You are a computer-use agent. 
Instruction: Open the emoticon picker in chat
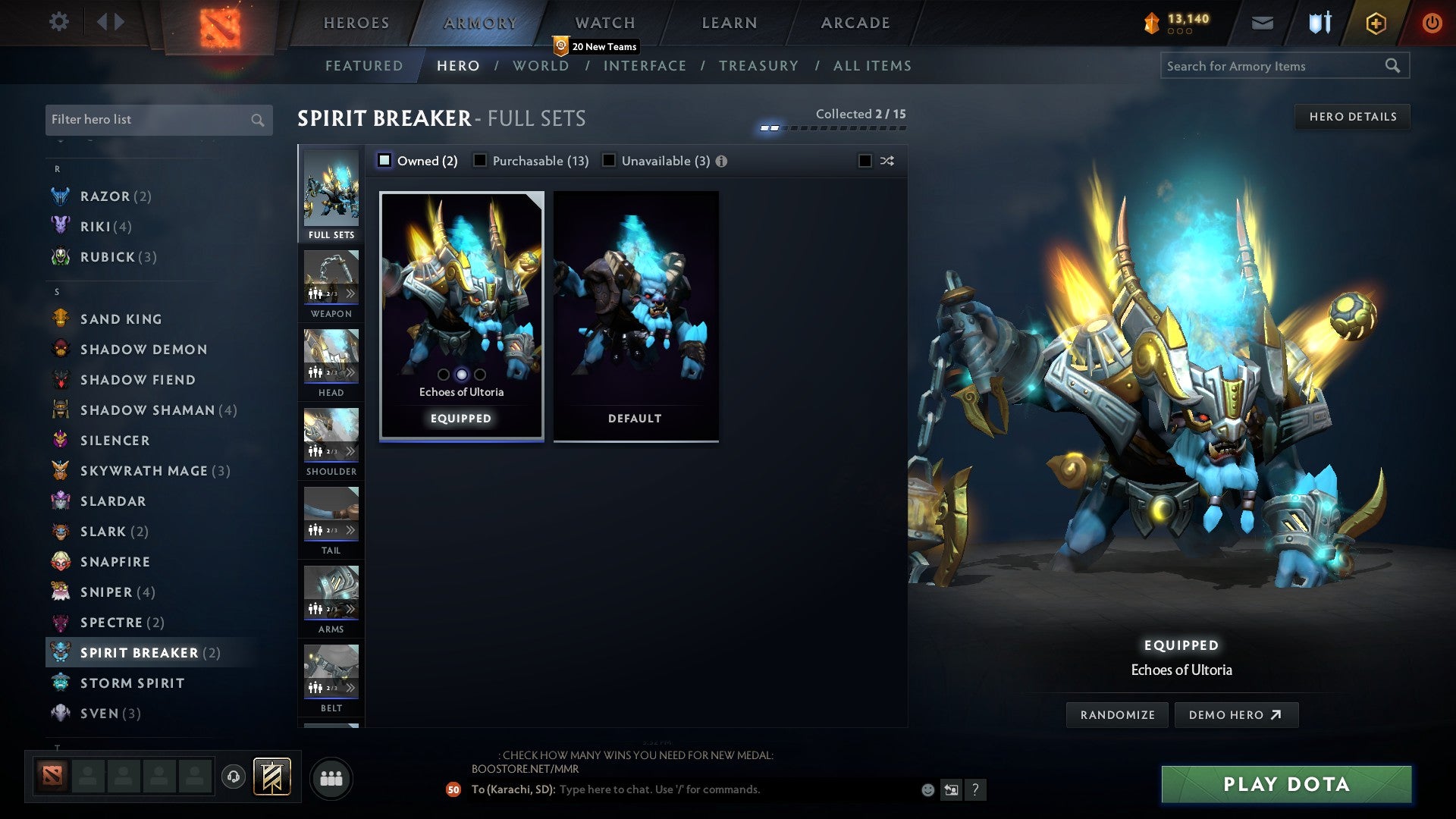927,789
